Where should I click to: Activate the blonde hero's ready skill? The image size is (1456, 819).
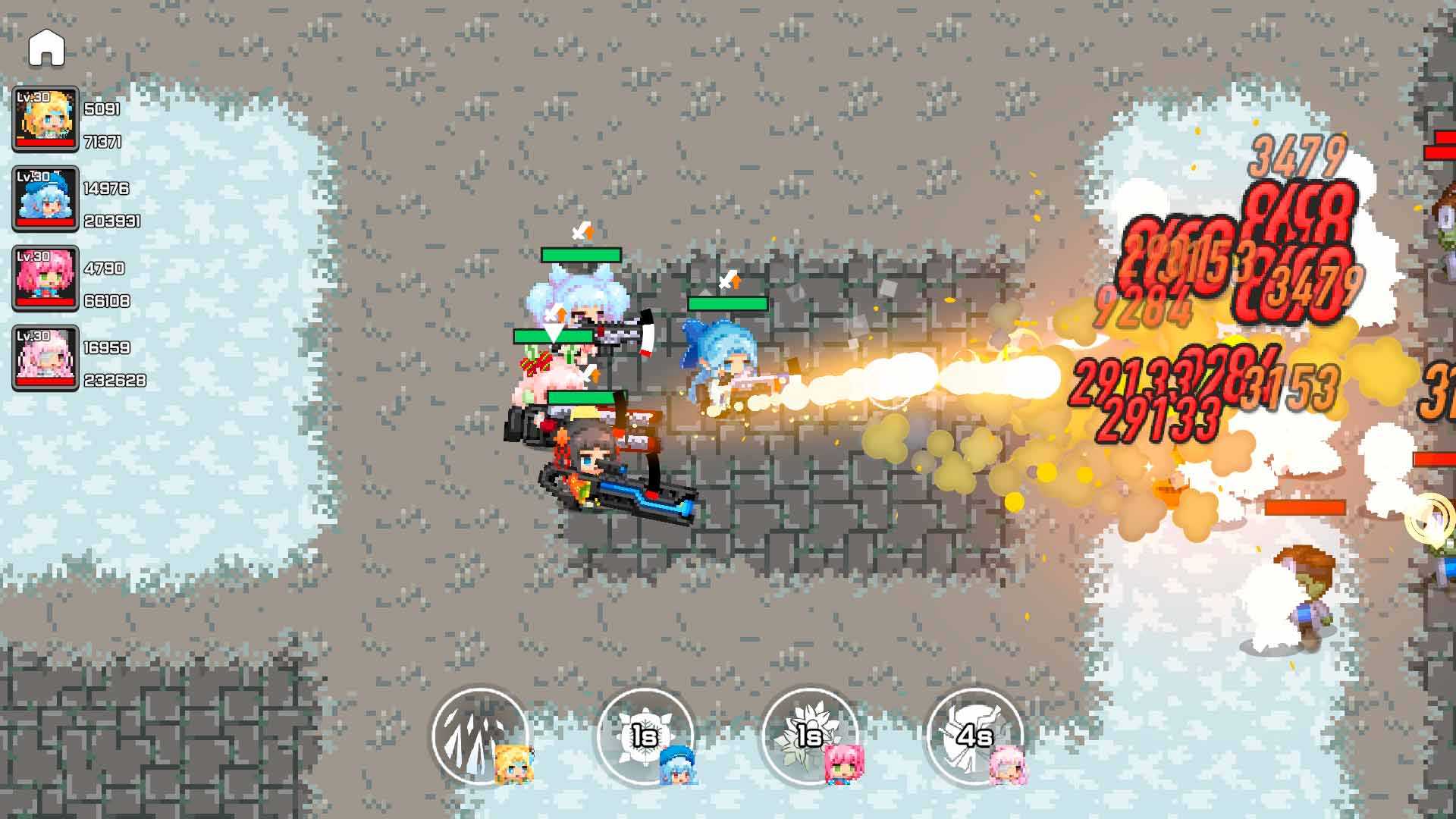[479, 734]
